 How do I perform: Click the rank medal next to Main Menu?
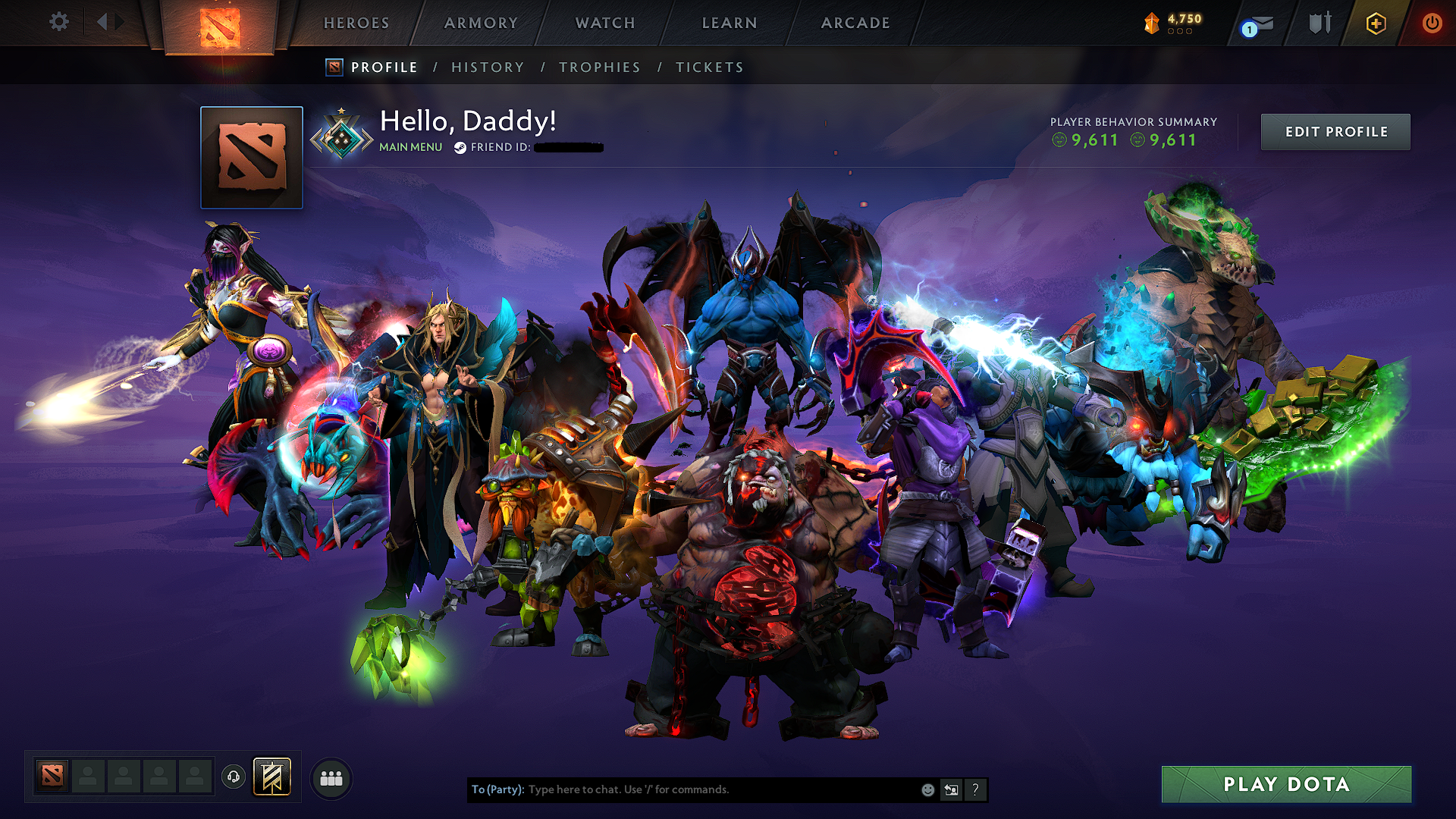click(343, 135)
